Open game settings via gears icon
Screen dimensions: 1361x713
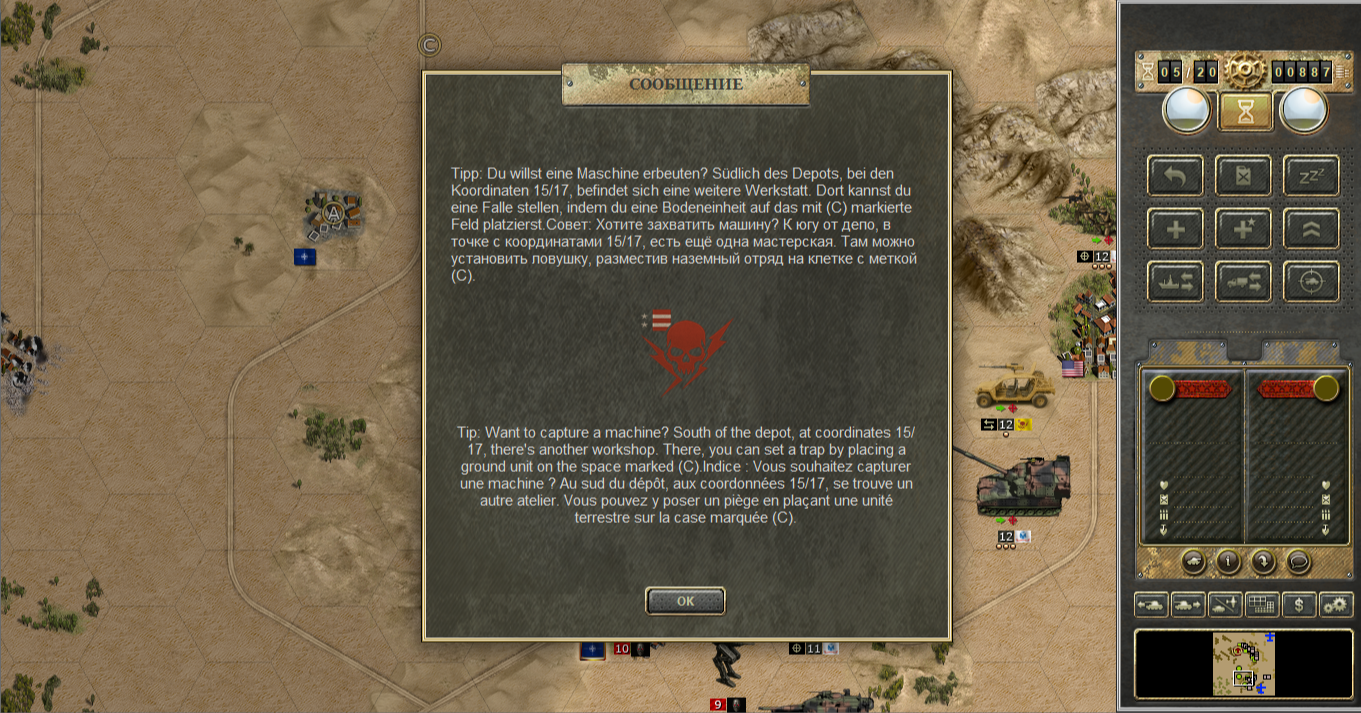(x=1336, y=604)
